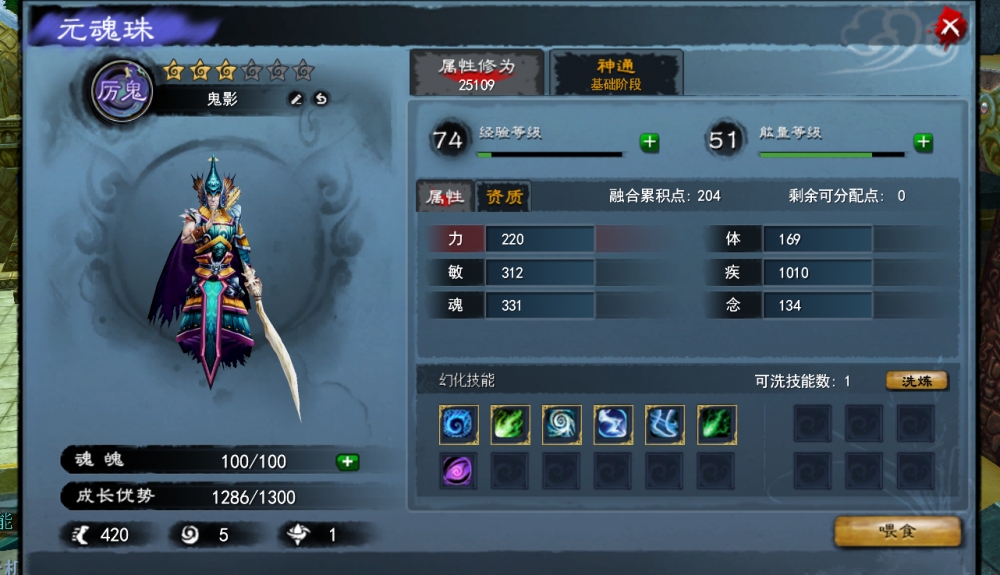Choose the dark green wisp skill
Screen dimensions: 1000x575
[x=716, y=425]
